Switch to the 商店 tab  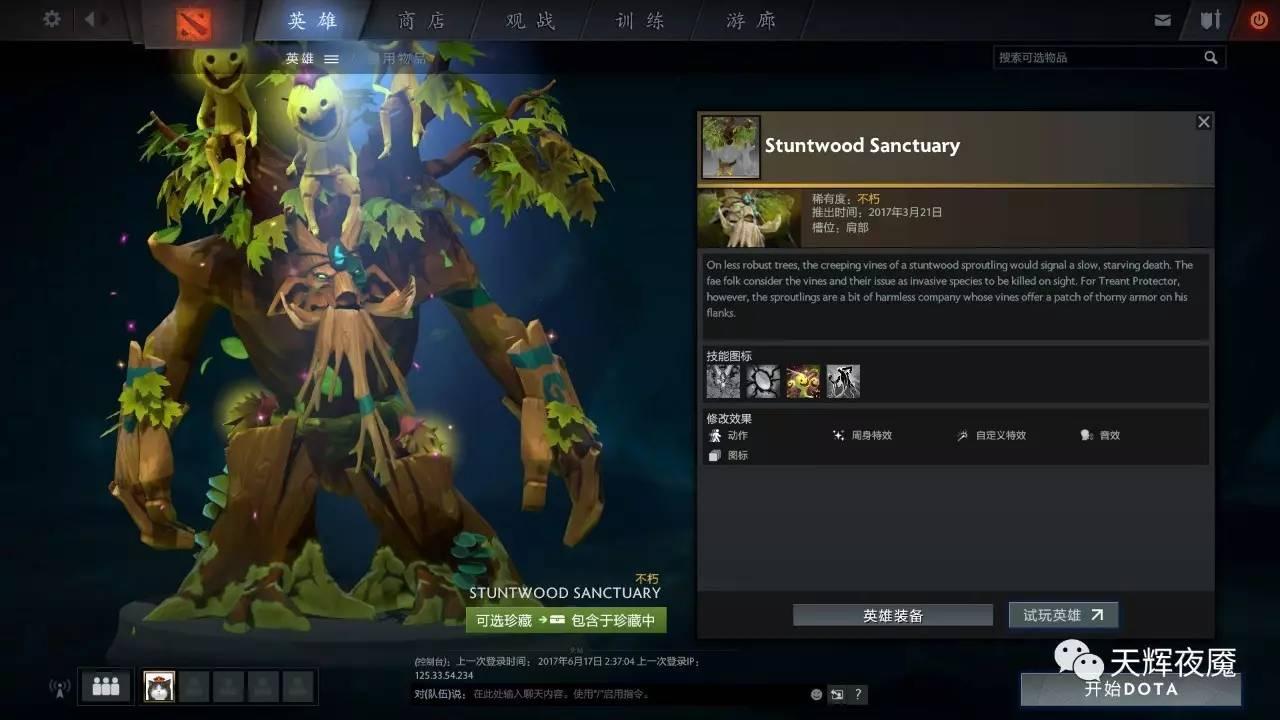click(420, 20)
